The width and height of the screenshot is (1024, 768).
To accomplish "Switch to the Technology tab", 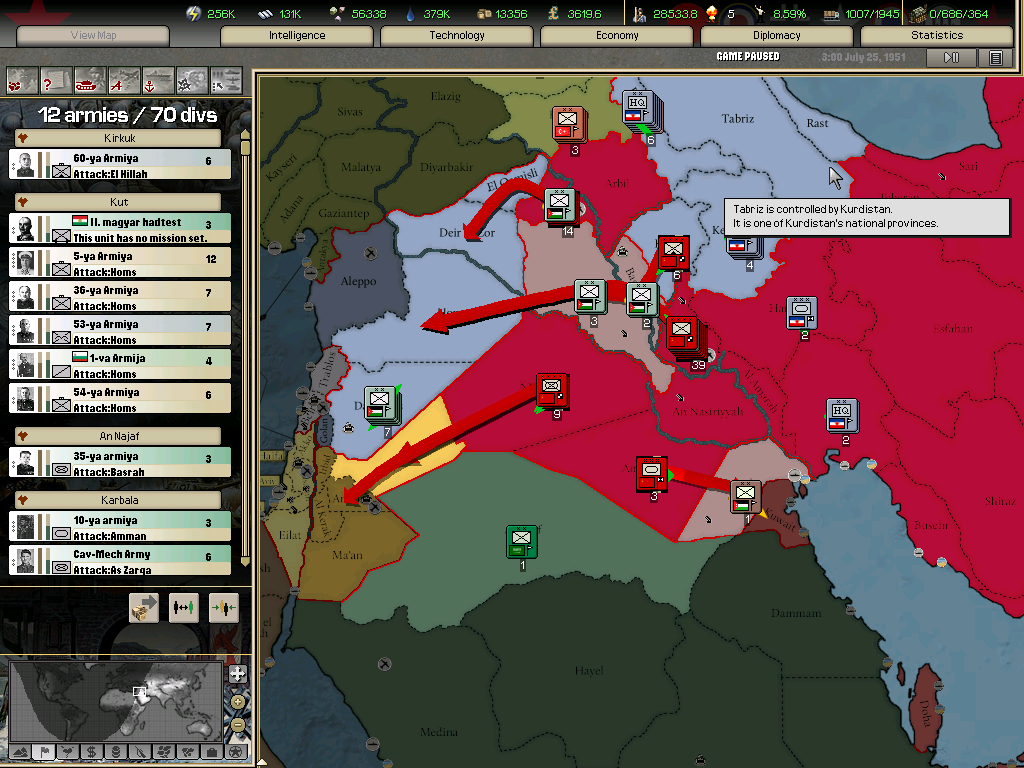I will (457, 36).
